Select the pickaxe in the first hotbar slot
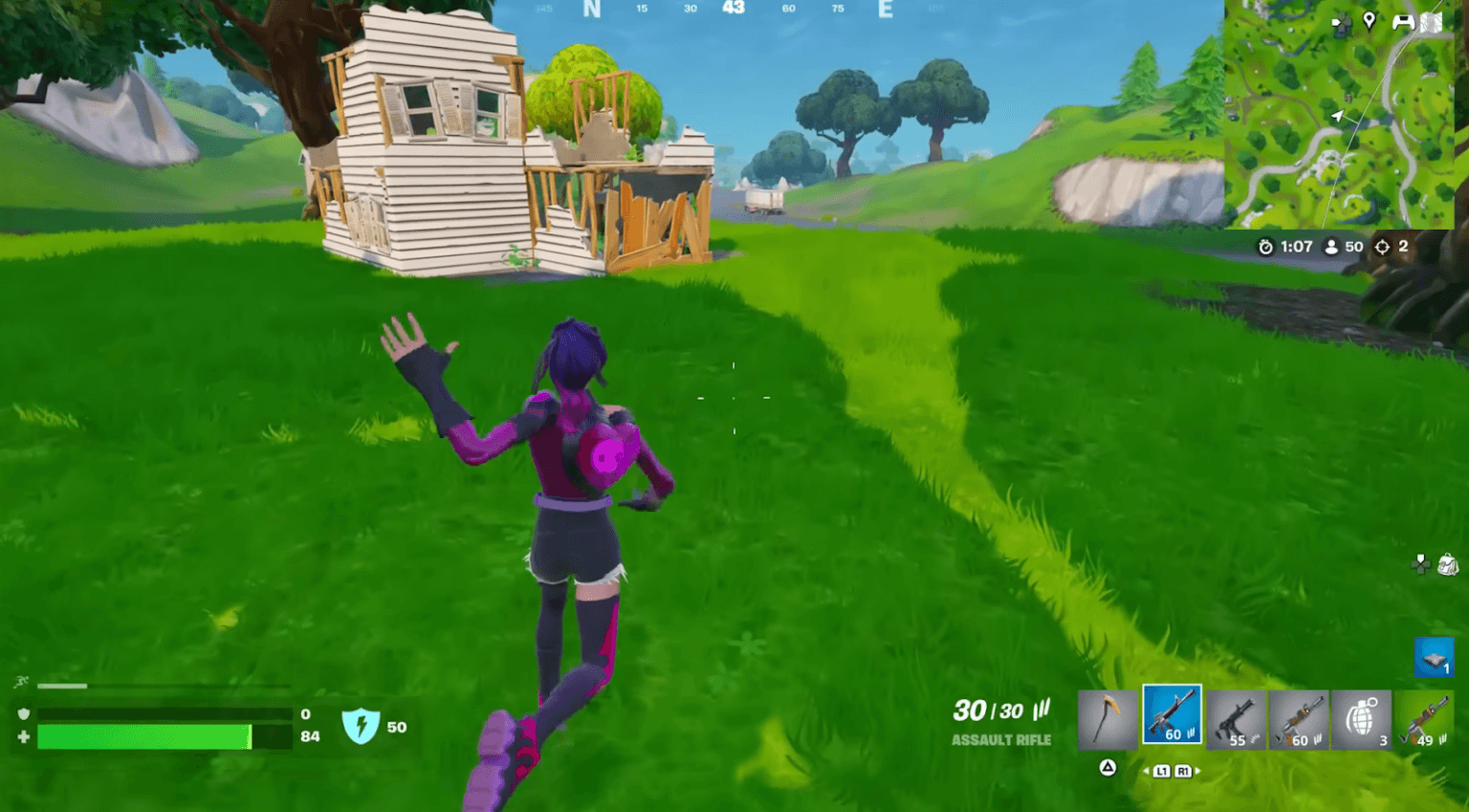1469x812 pixels. click(1107, 717)
